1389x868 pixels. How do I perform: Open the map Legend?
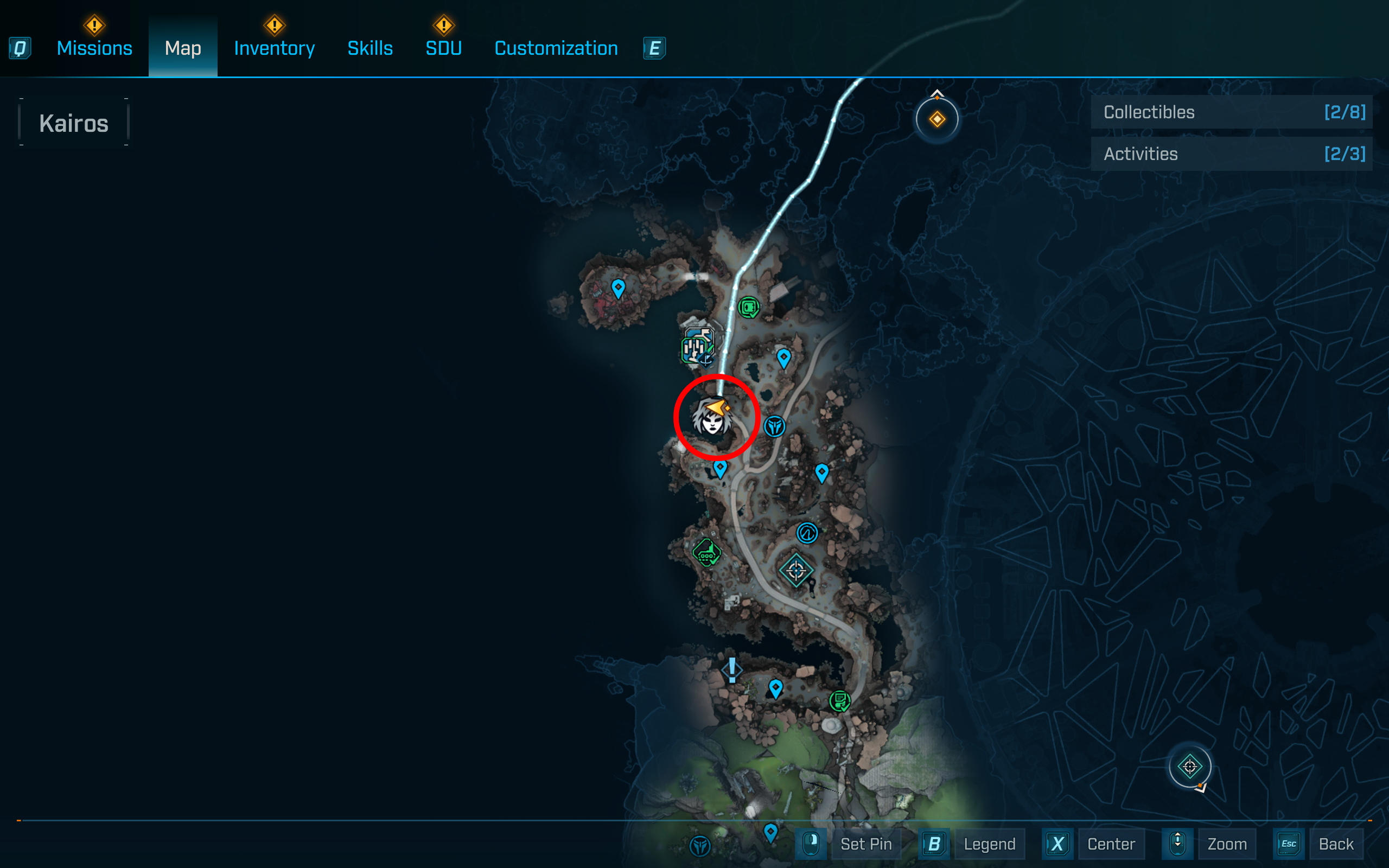click(990, 844)
